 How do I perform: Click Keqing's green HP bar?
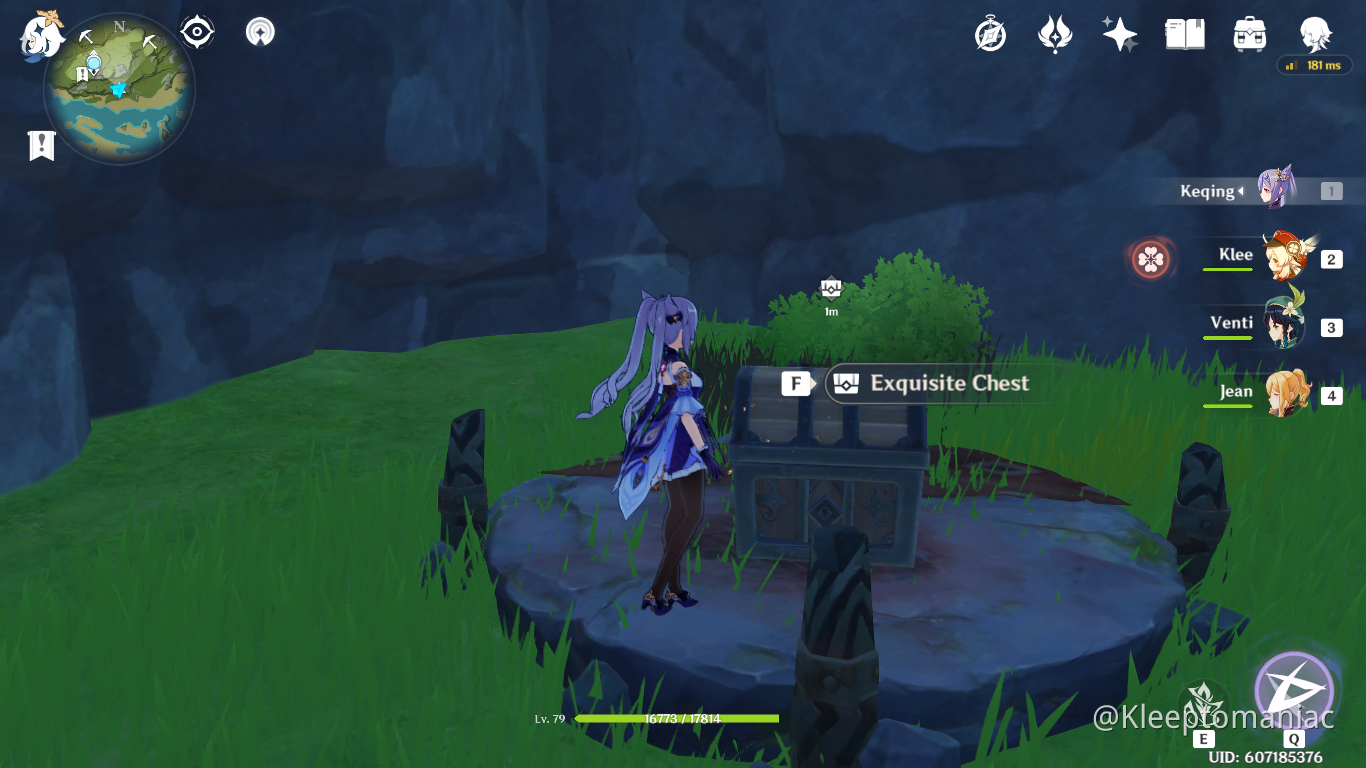point(680,718)
